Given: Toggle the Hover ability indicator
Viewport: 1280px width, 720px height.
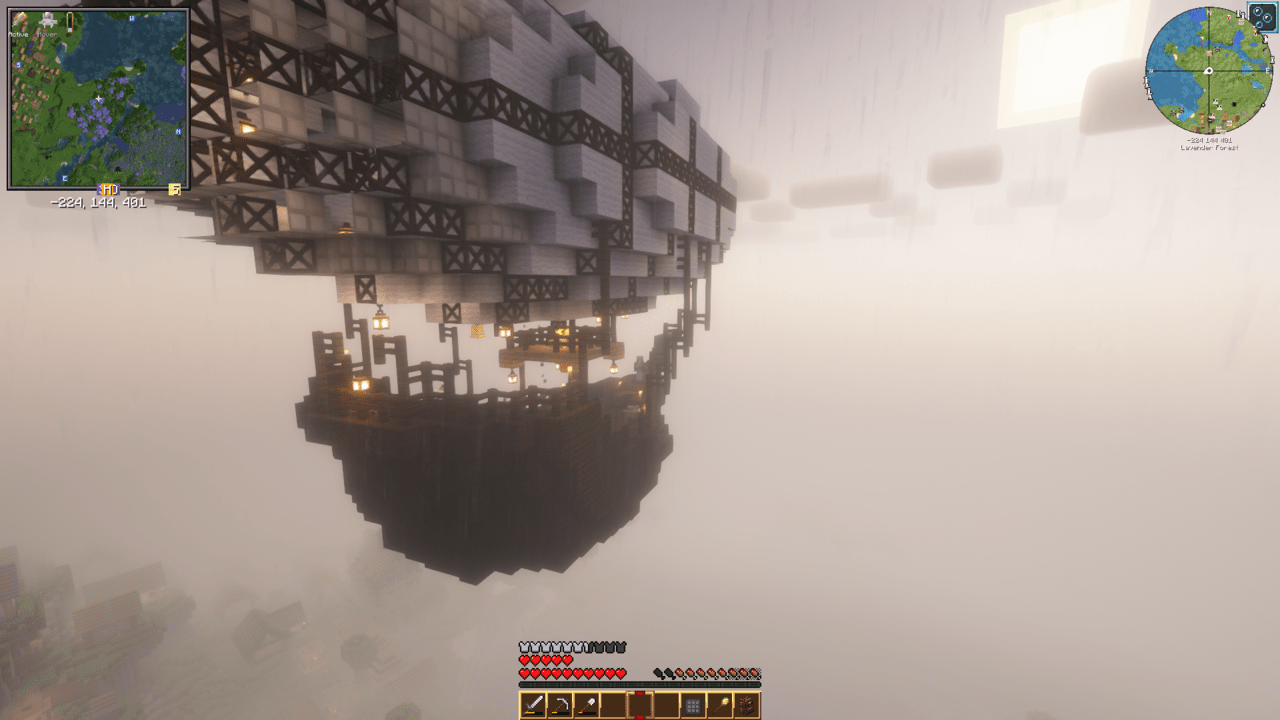Looking at the screenshot, I should [x=47, y=35].
